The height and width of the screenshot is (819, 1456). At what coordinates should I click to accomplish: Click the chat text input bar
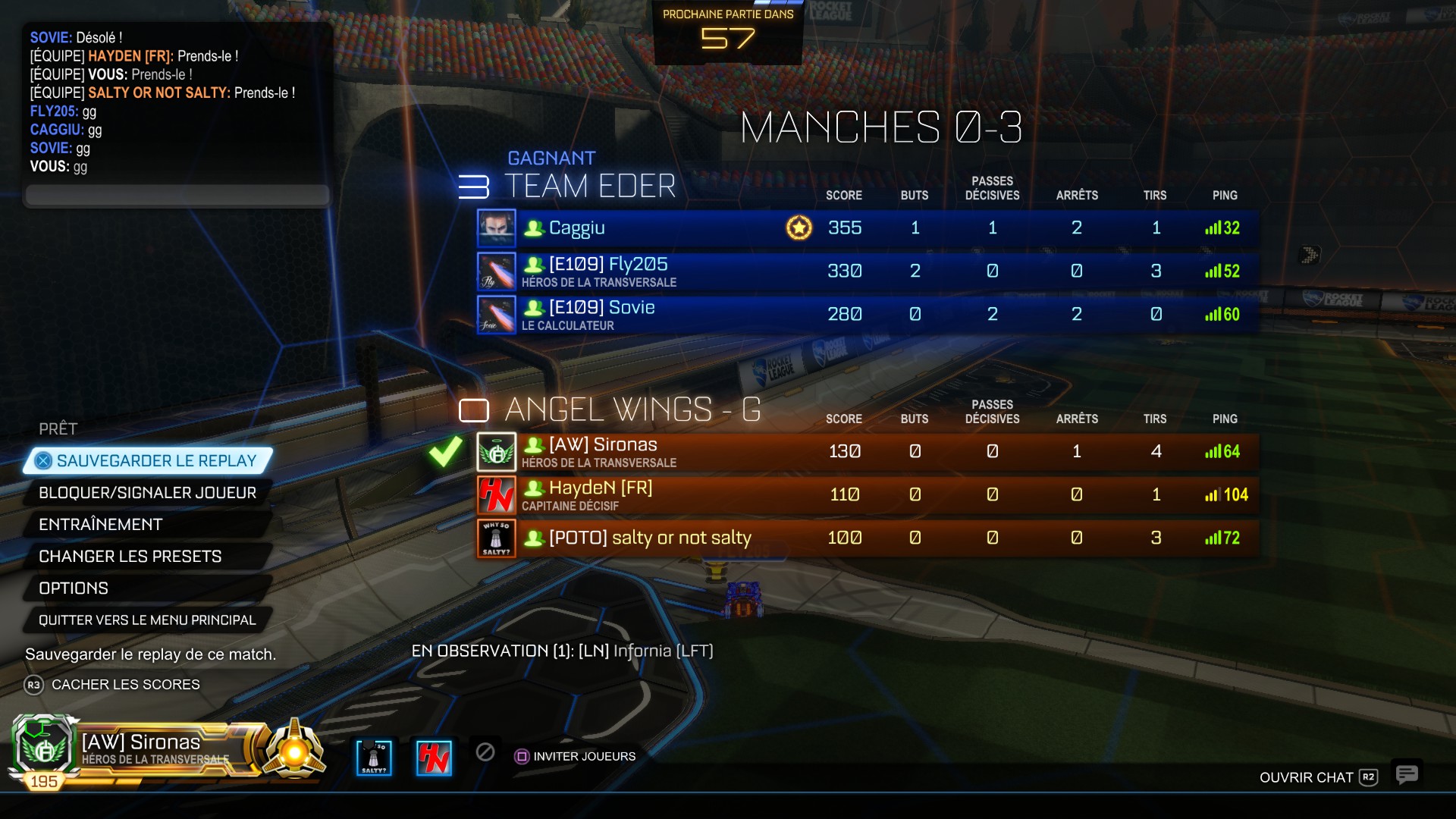(x=177, y=195)
